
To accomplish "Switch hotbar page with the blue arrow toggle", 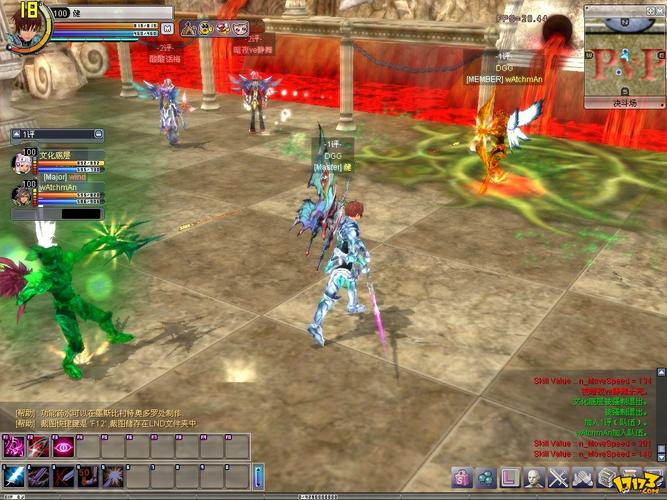I will 258,474.
